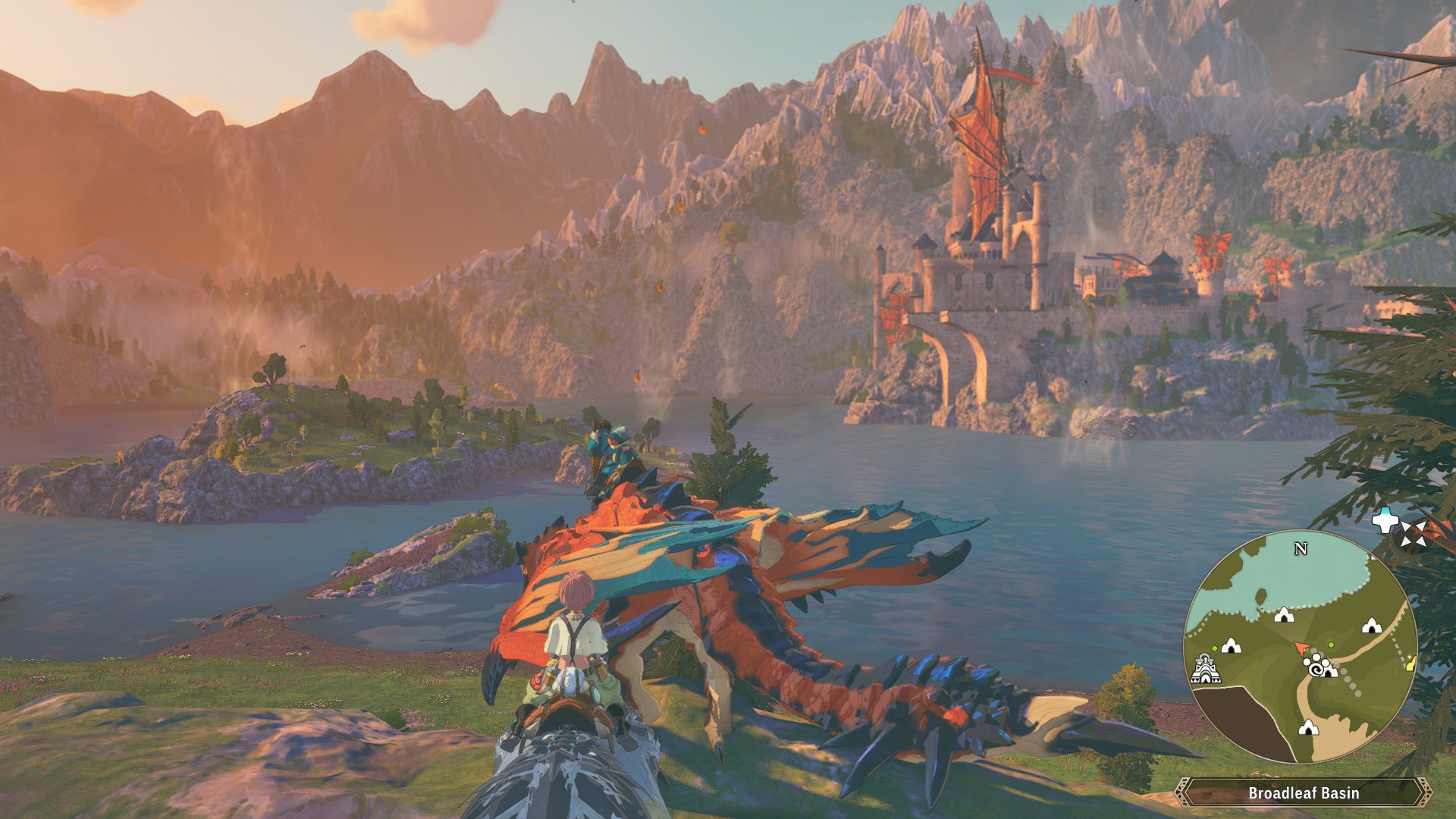Click the yellow marker on the minimap's right edge
Screen dimensions: 1456x819
pyautogui.click(x=1410, y=662)
